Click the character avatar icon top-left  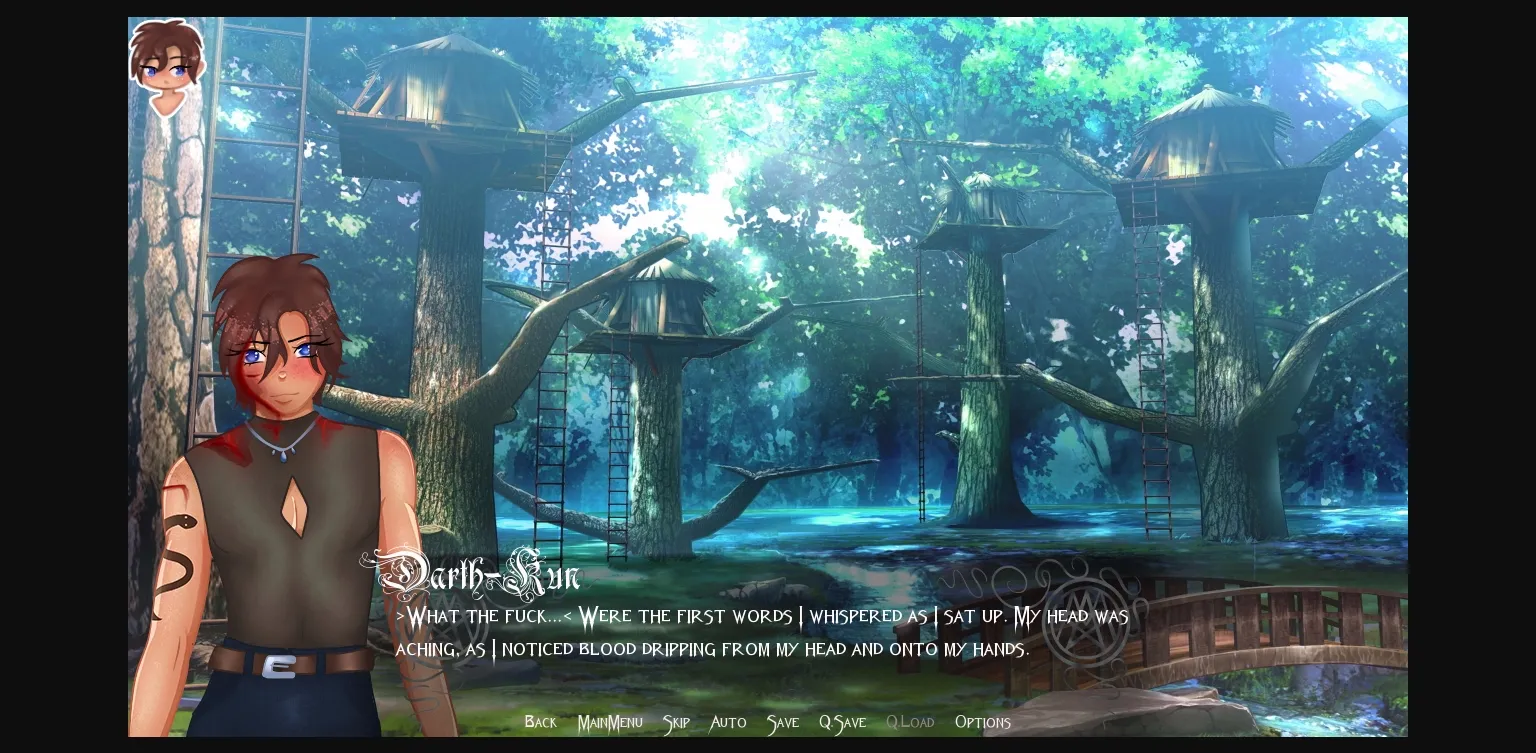167,65
